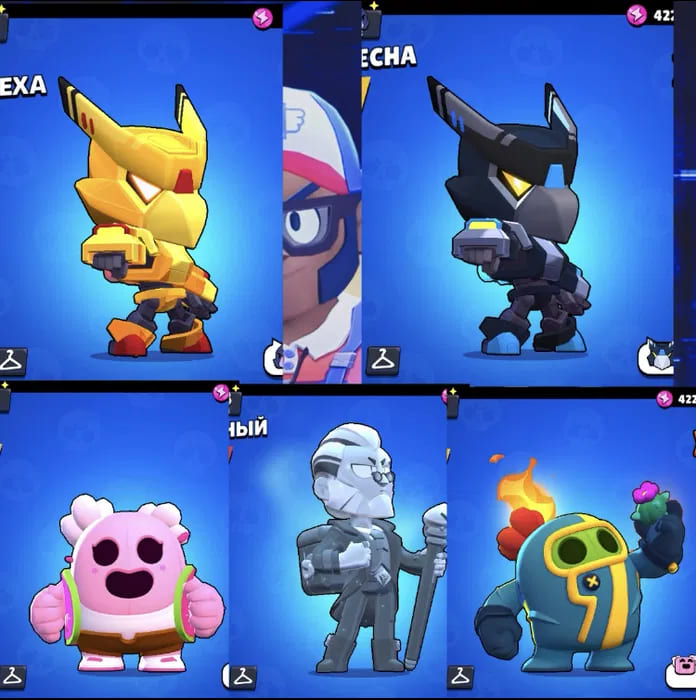This screenshot has width=696, height=700.
Task: Open skin hanger under dark Mecha Crow
Action: point(381,359)
